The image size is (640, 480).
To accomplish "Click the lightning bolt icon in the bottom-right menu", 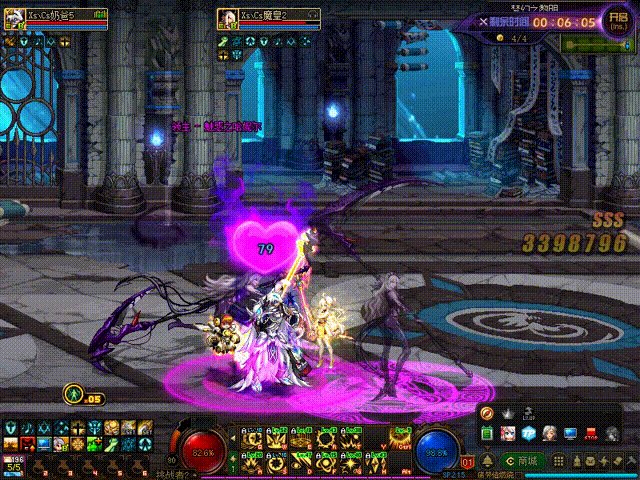I will click(604, 461).
